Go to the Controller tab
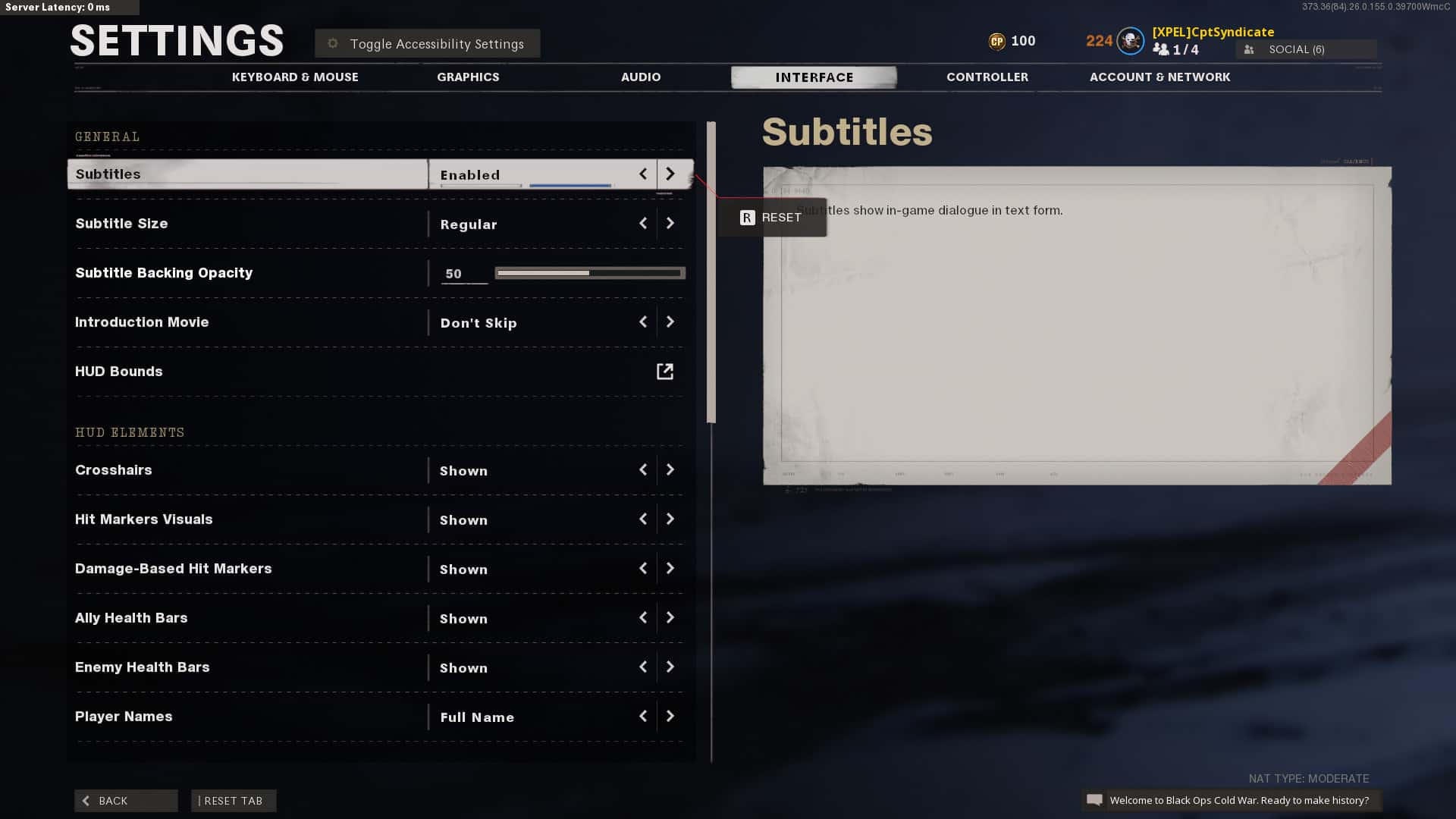Screen dimensions: 1456x819 coord(987,77)
